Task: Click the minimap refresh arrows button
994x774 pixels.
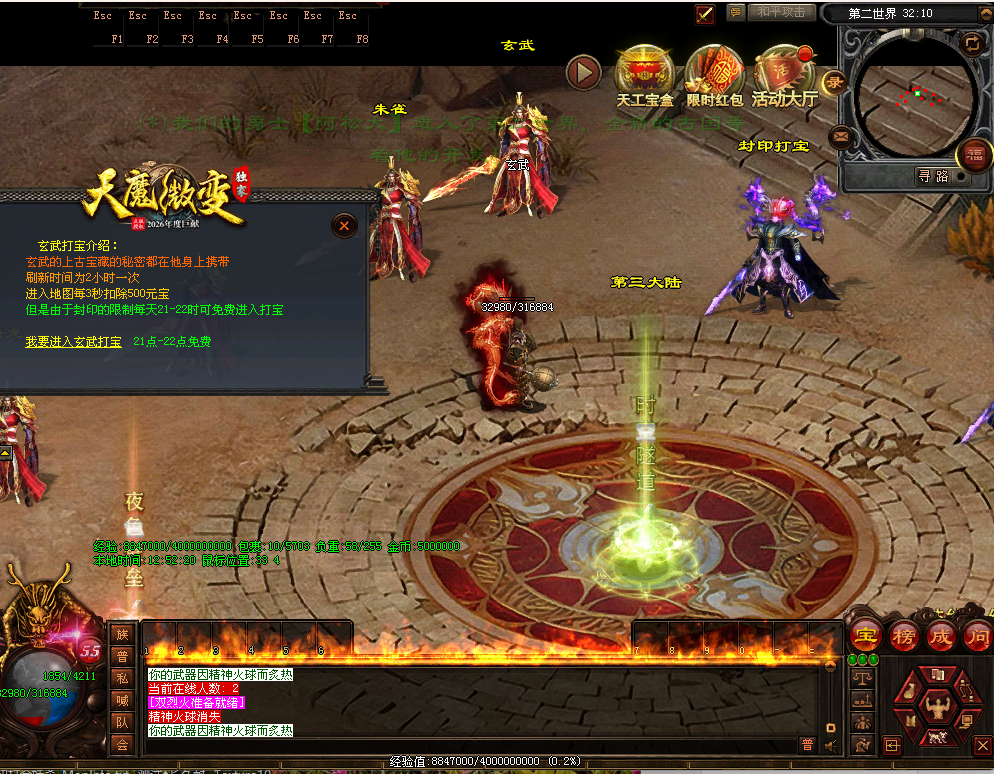Action: [970, 43]
